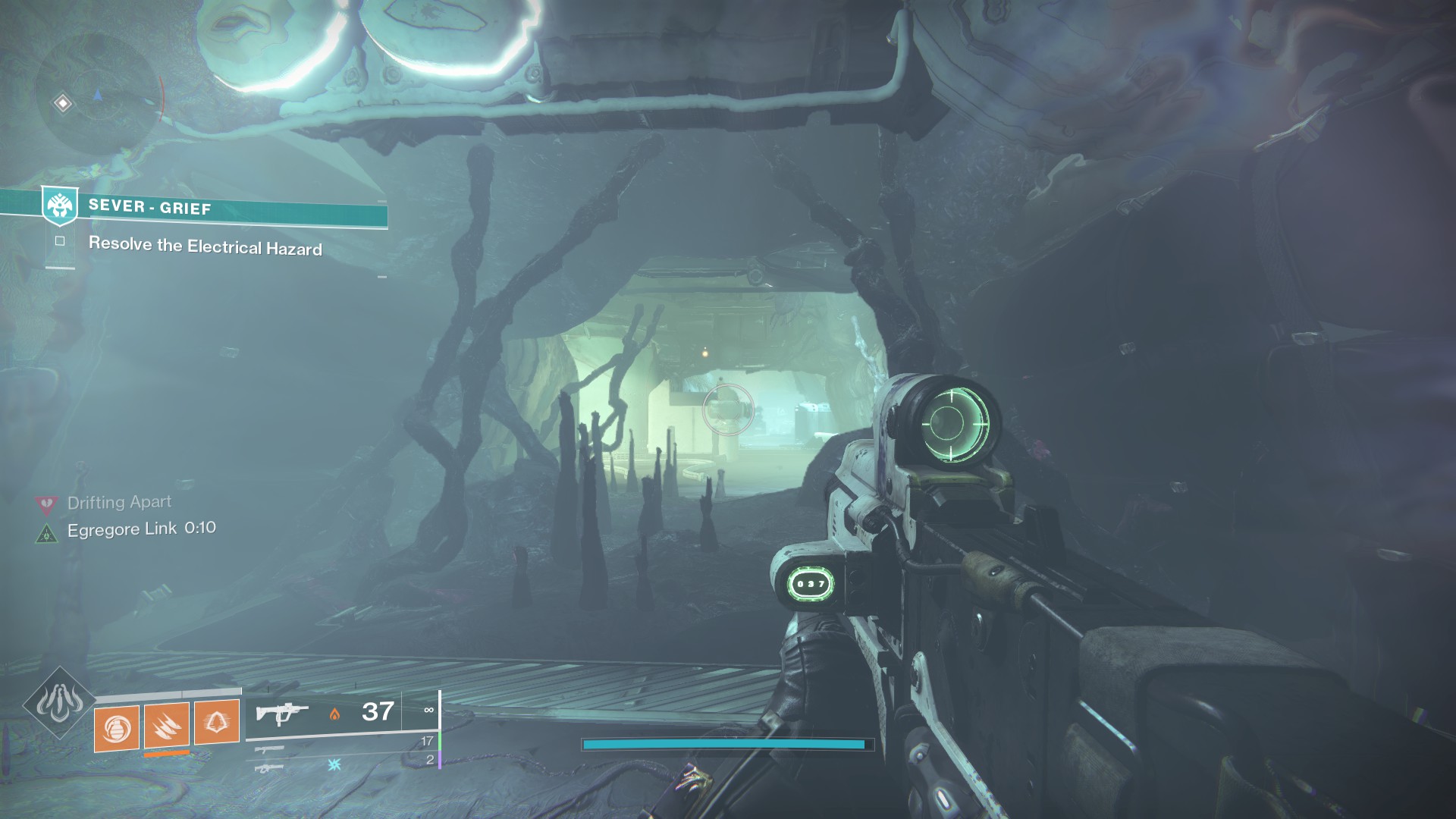Click the Egregore Link buff icon
This screenshot has width=1456, height=819.
coord(47,533)
